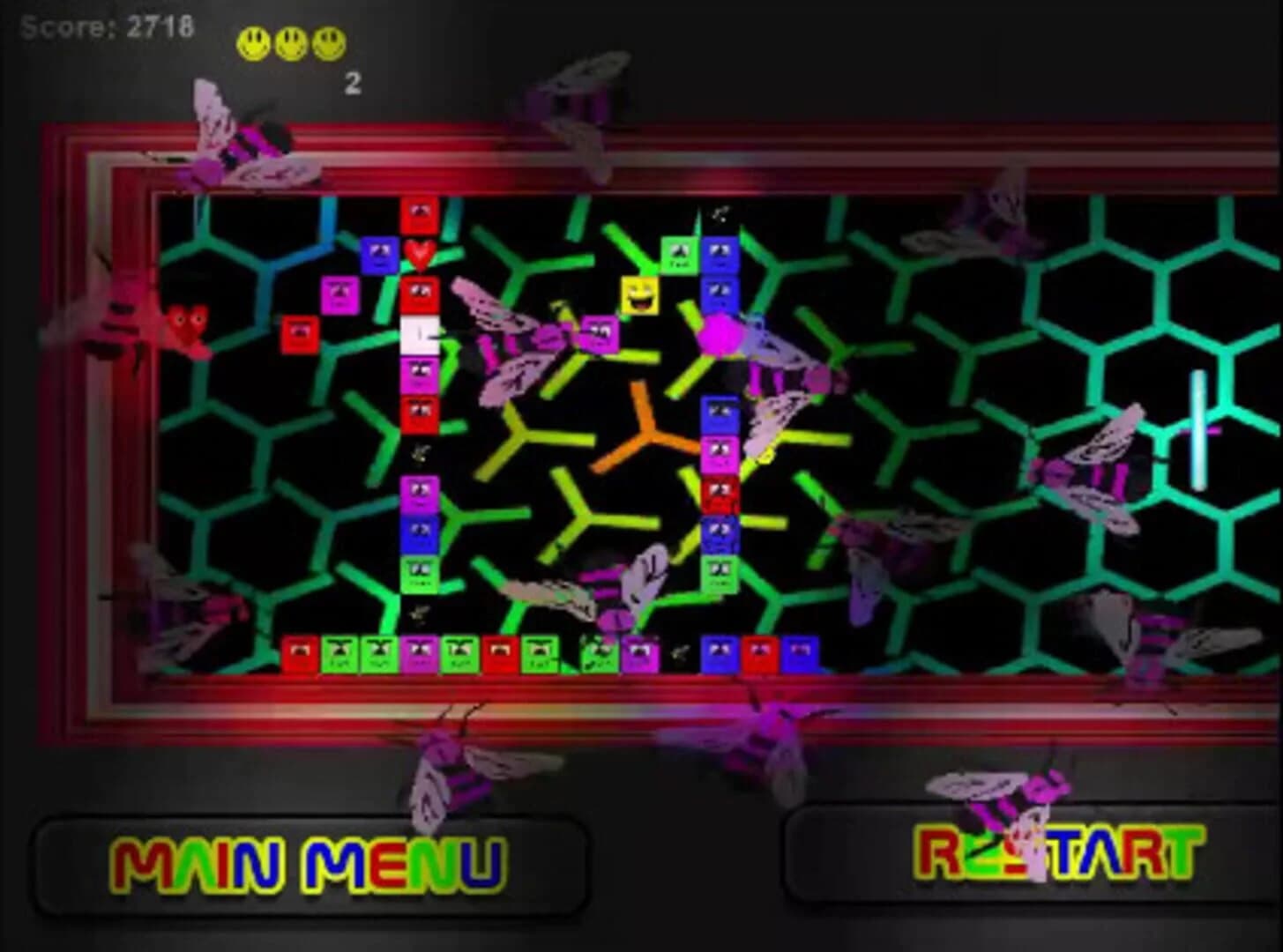Tap the magenta circle block in the upper play area
1283x952 pixels.
[x=721, y=336]
